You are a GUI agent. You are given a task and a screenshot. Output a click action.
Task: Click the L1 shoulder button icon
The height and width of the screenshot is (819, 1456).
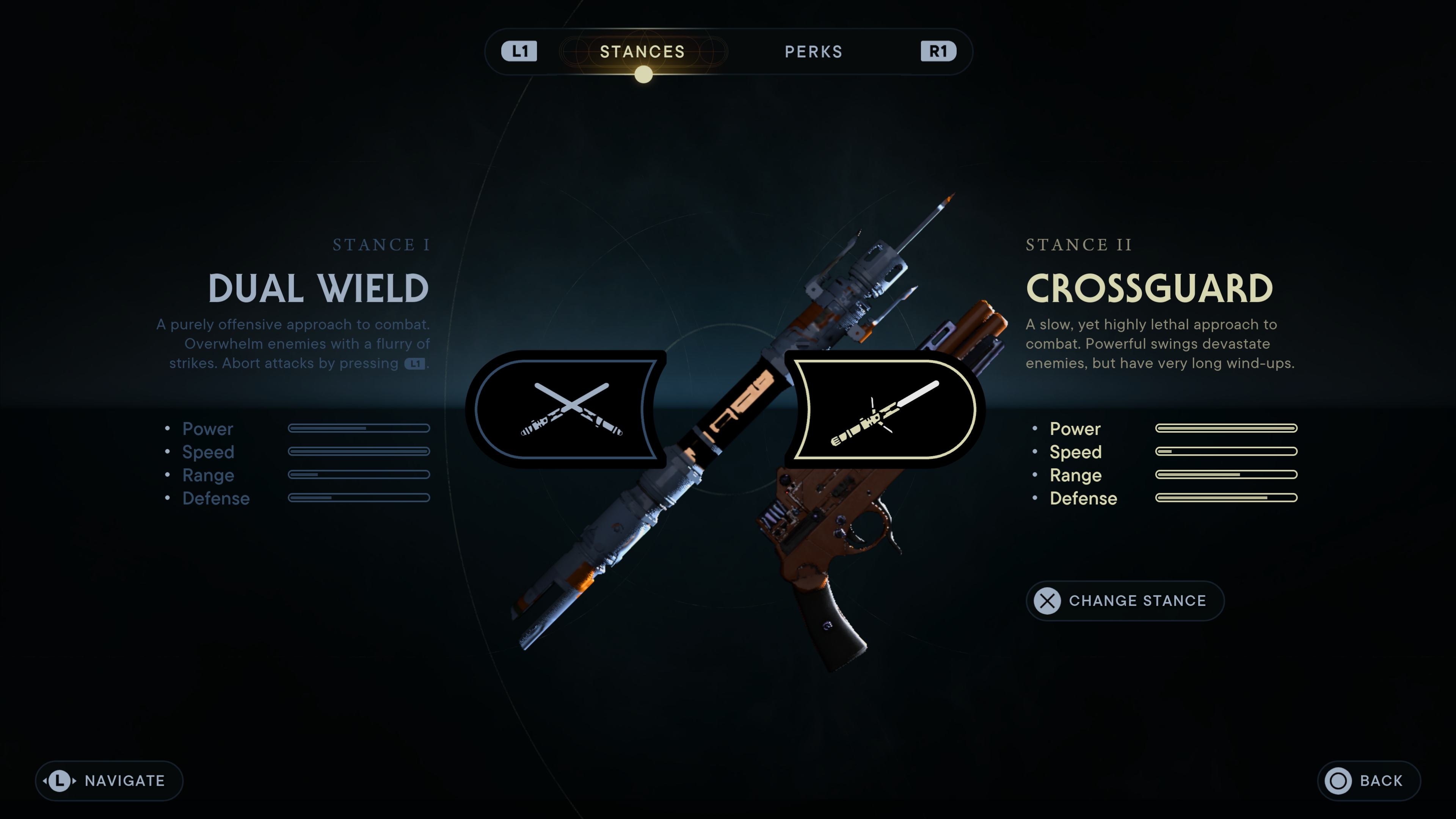tap(521, 52)
